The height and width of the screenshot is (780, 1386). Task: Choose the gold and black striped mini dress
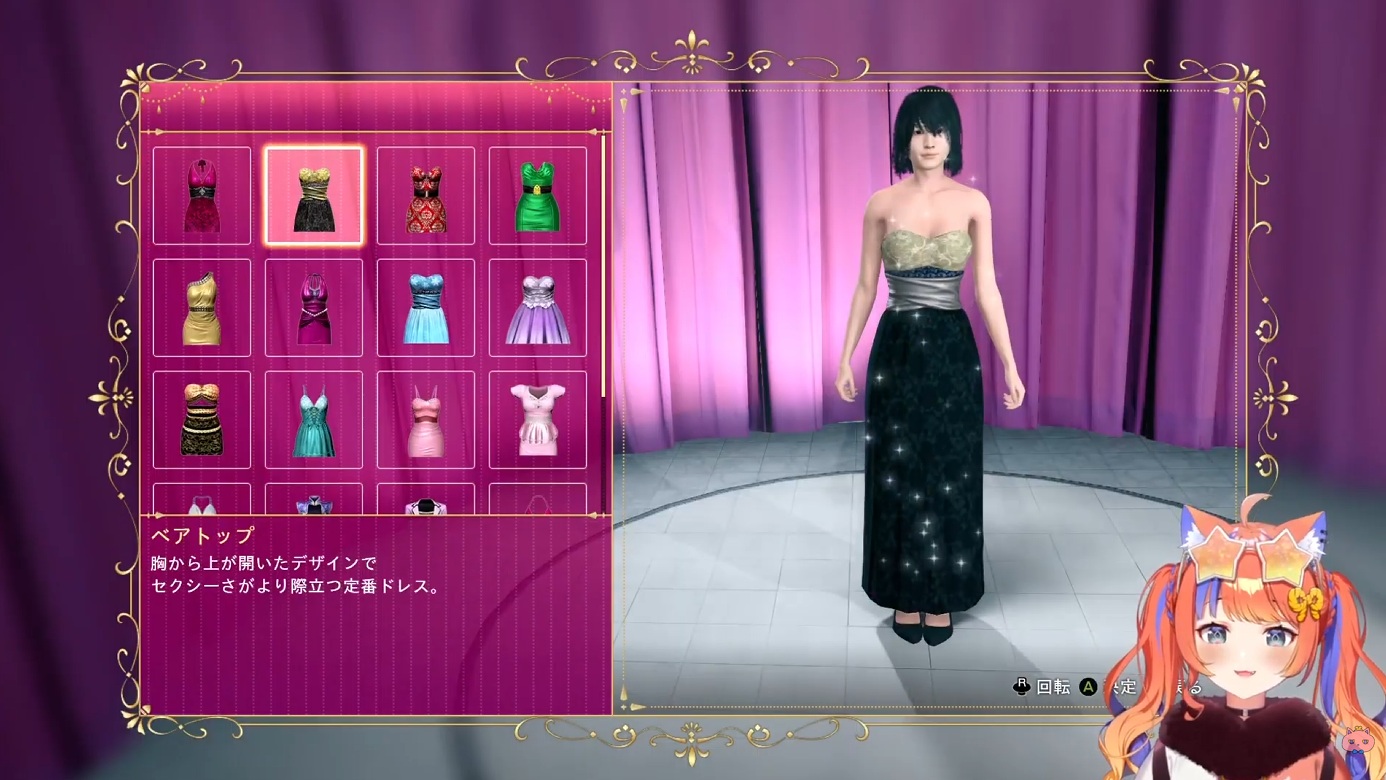202,420
